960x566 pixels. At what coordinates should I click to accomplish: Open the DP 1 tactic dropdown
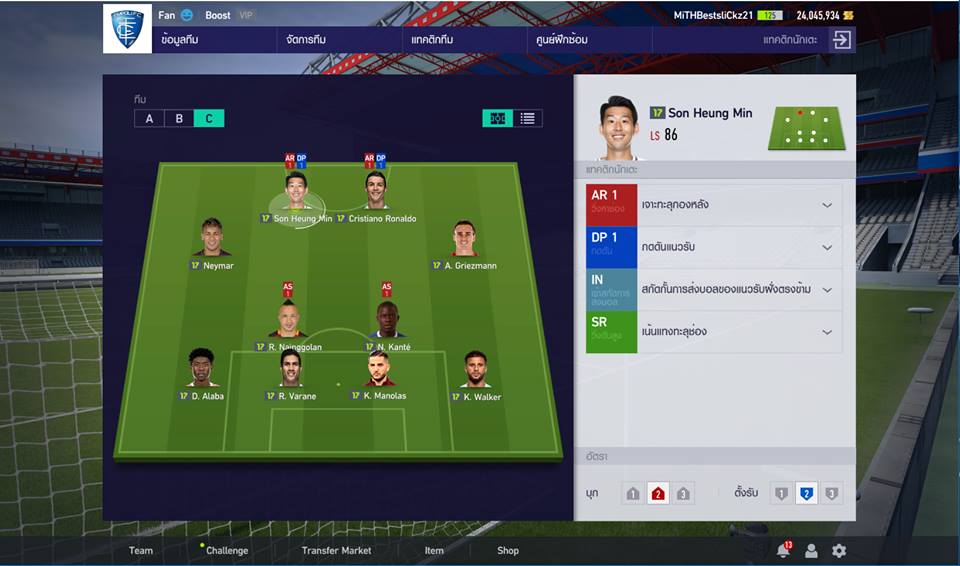(x=827, y=247)
